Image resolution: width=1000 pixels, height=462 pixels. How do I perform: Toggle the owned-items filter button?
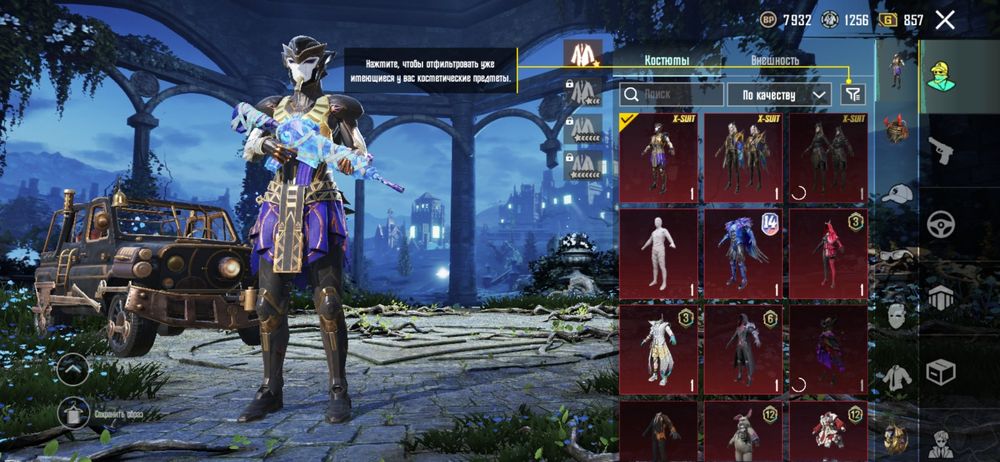(x=852, y=95)
